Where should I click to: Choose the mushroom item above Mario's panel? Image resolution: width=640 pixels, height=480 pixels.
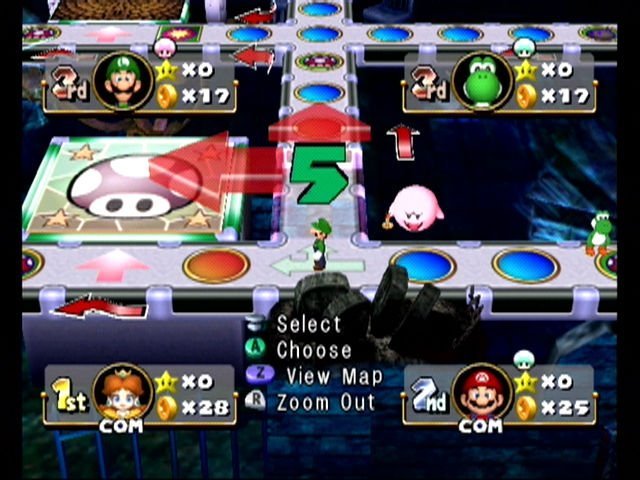[525, 359]
